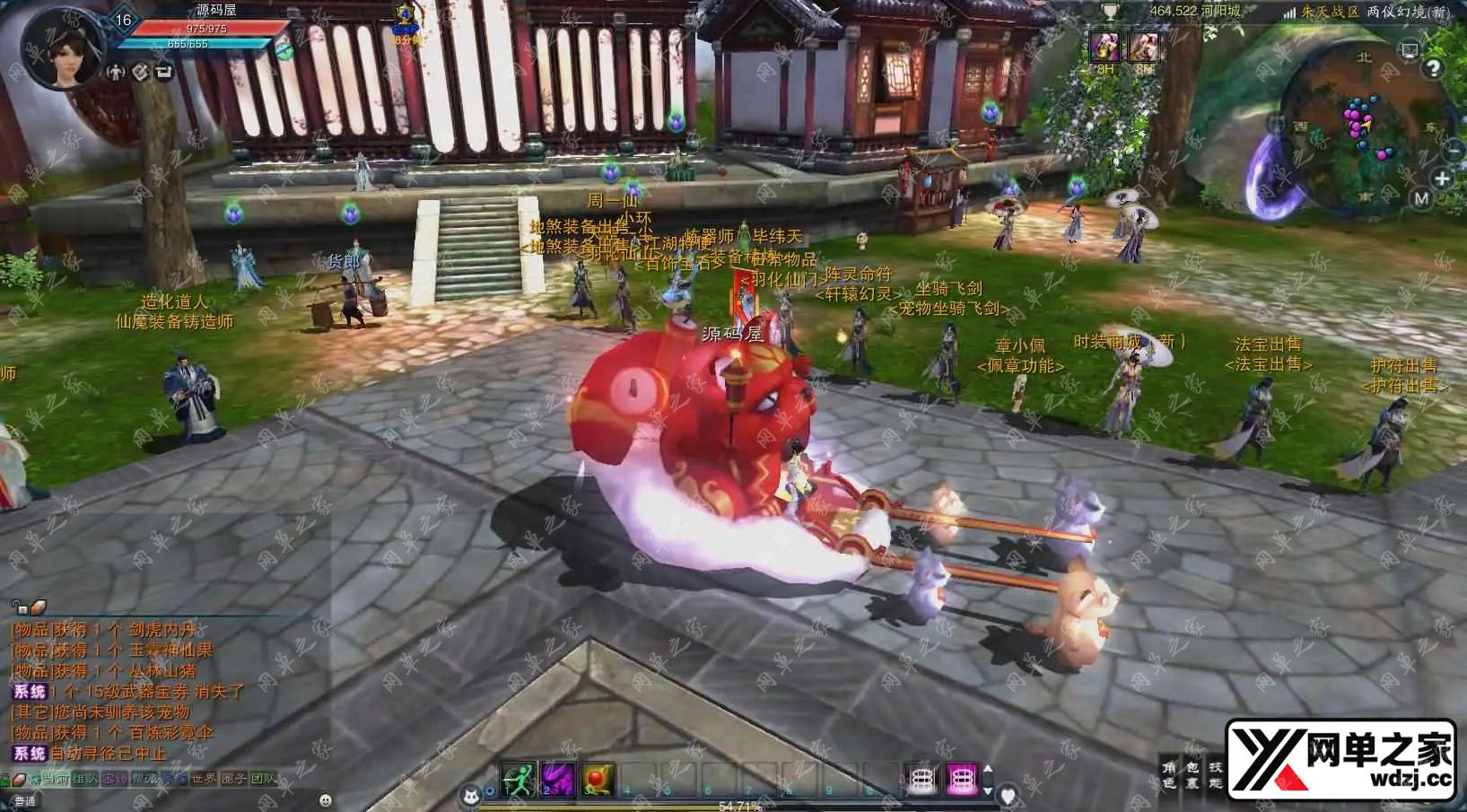Click the cat head pet icon
This screenshot has height=812, width=1467.
pyautogui.click(x=469, y=794)
